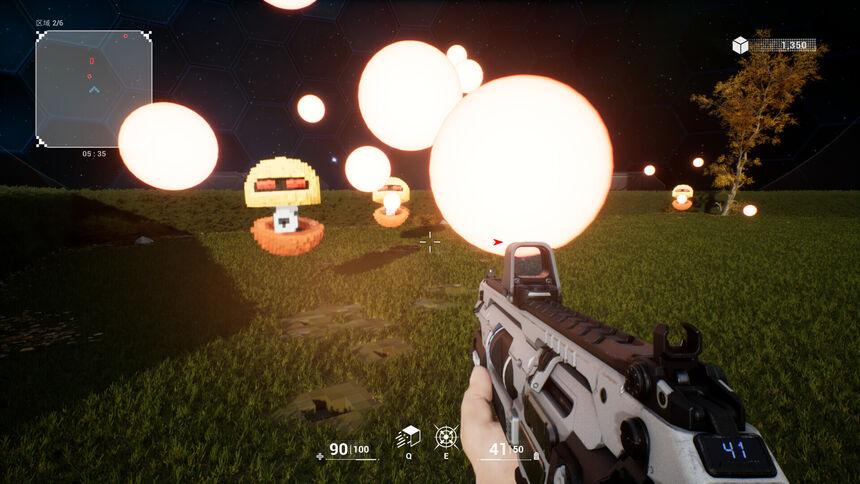Use the crosshair target ability
This screenshot has width=860, height=484.
(446, 437)
